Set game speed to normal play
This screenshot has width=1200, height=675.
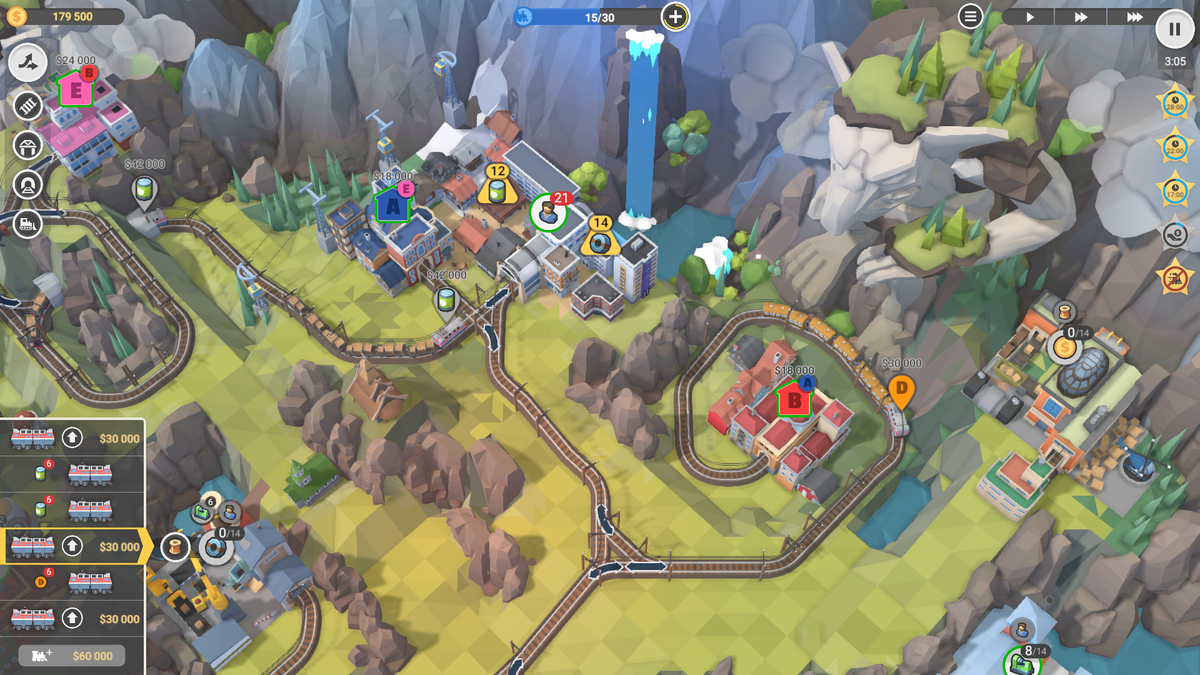[1030, 17]
